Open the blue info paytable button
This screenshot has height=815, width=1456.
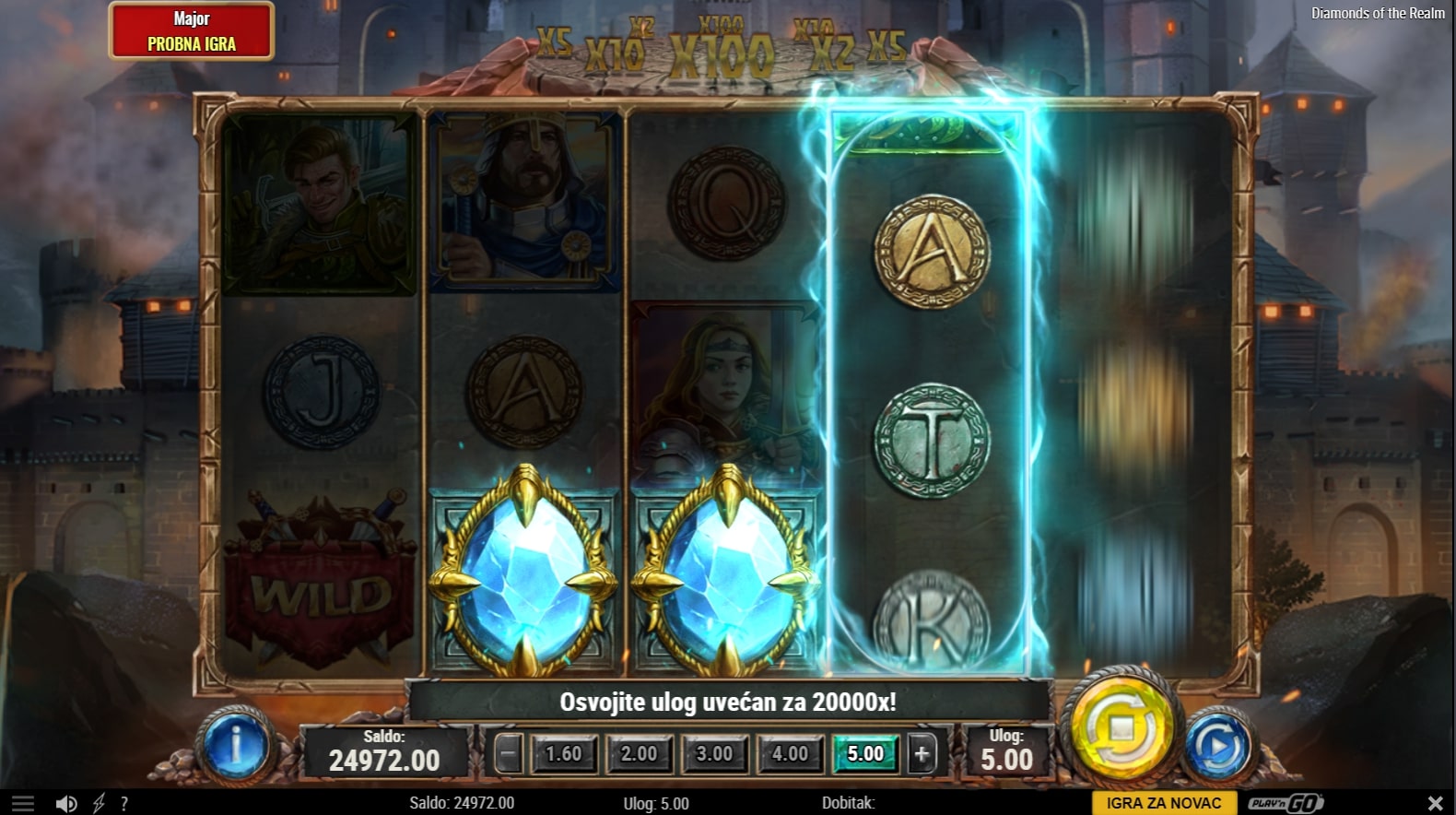[236, 745]
